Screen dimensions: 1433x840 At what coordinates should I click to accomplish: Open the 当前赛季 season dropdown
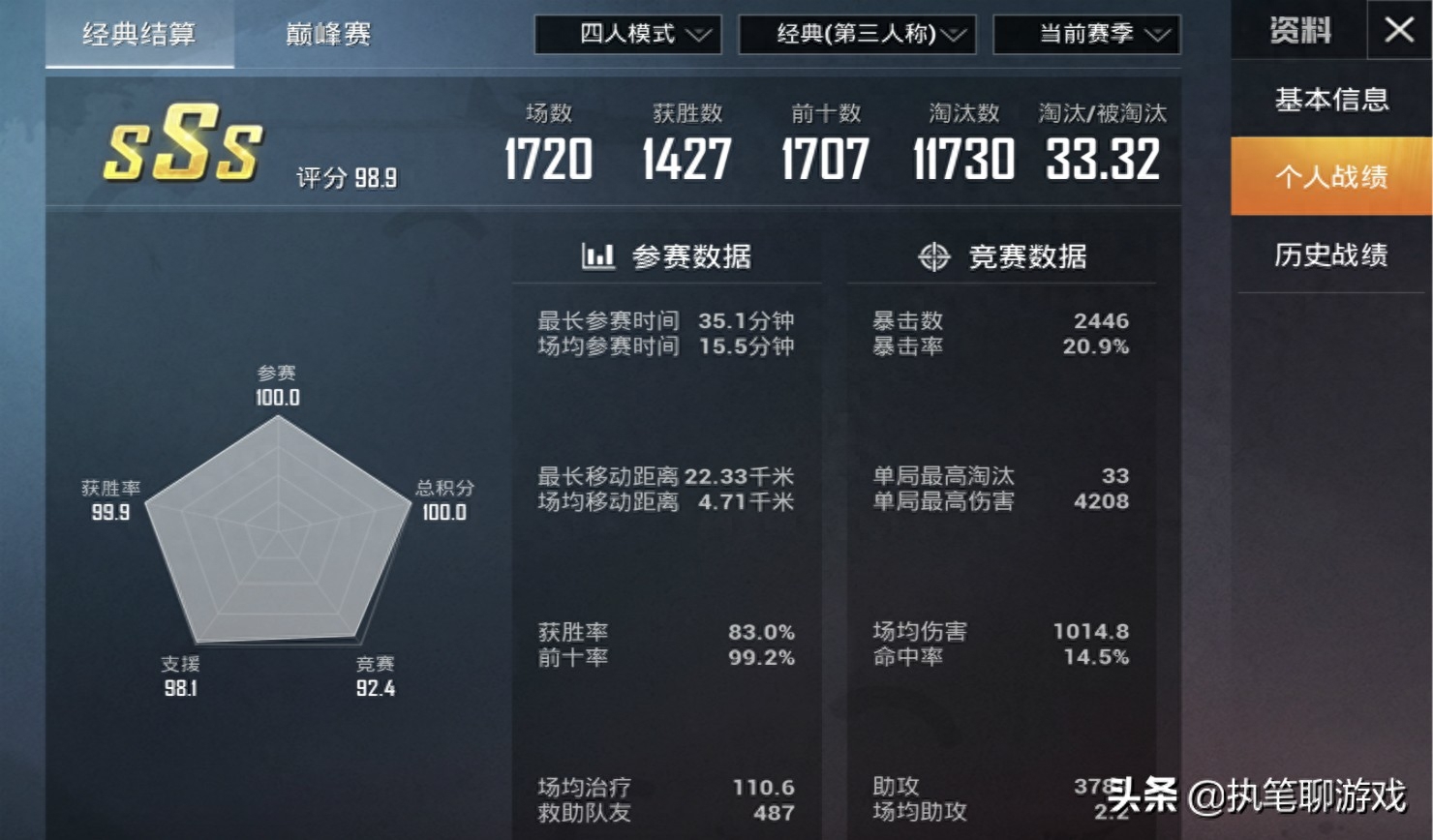pyautogui.click(x=1085, y=35)
